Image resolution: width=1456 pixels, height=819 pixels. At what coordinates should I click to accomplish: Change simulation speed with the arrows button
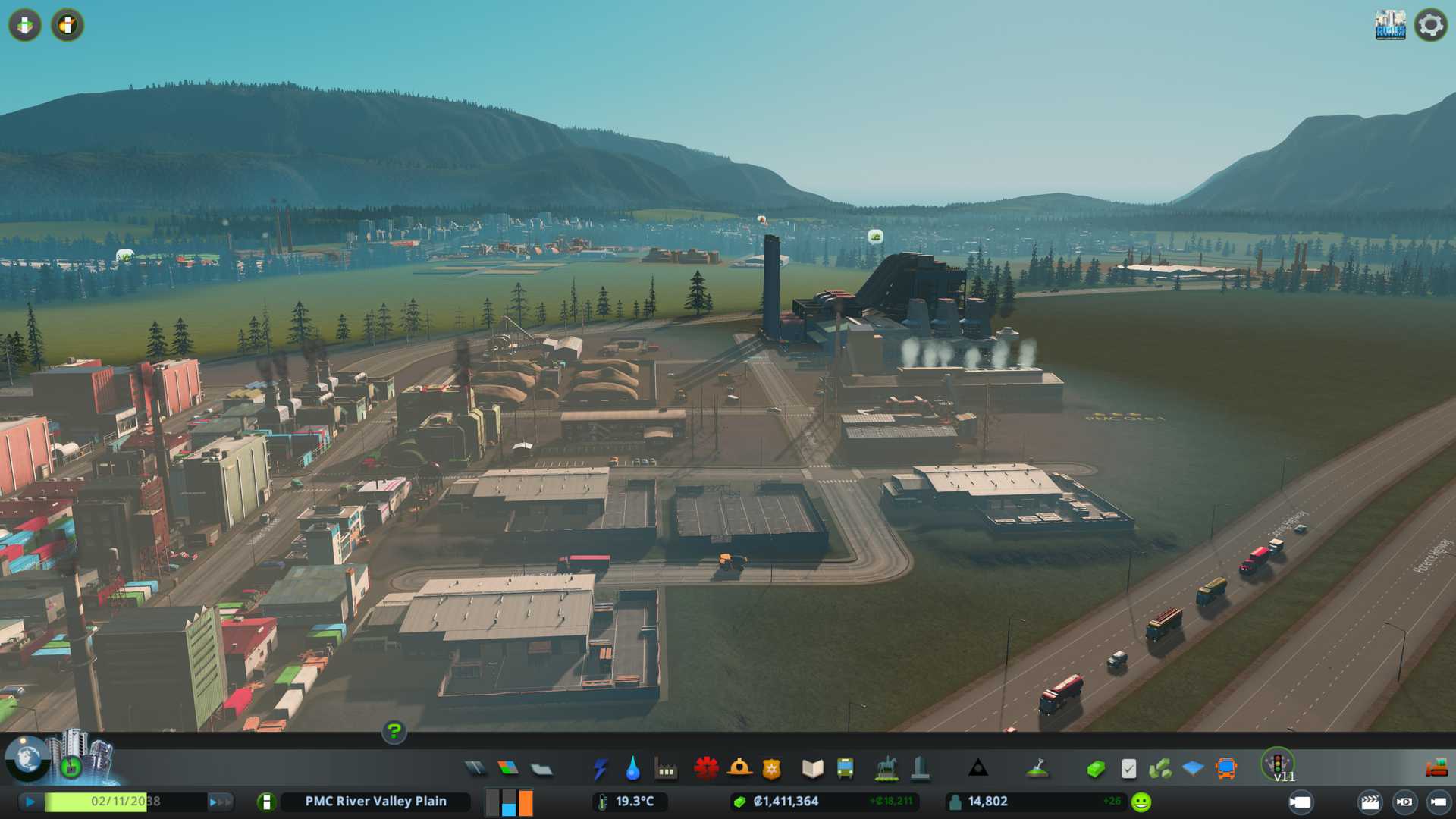pos(220,802)
